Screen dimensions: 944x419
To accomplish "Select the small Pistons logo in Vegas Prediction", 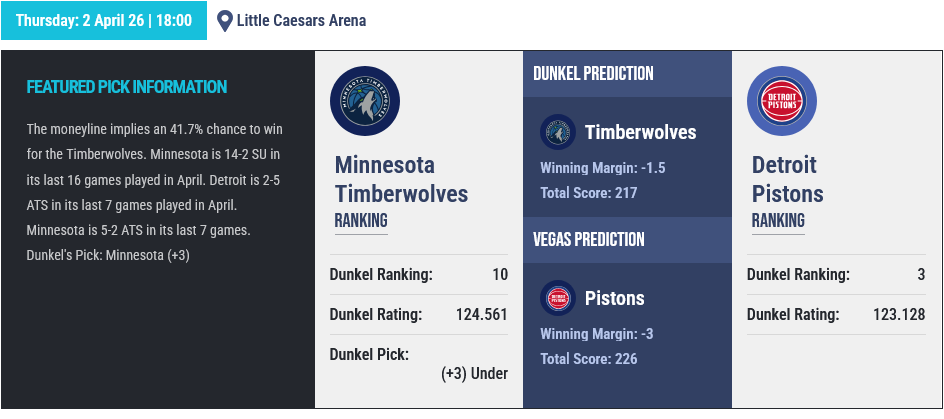I will click(x=557, y=298).
